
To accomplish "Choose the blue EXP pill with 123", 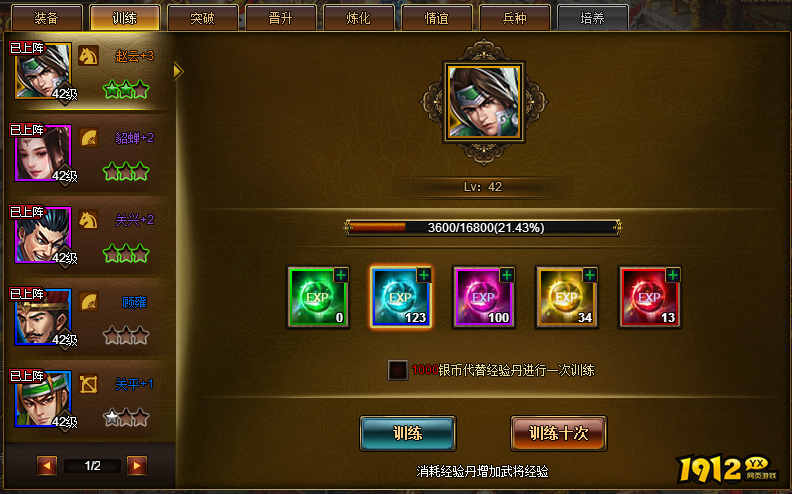I will click(x=400, y=297).
